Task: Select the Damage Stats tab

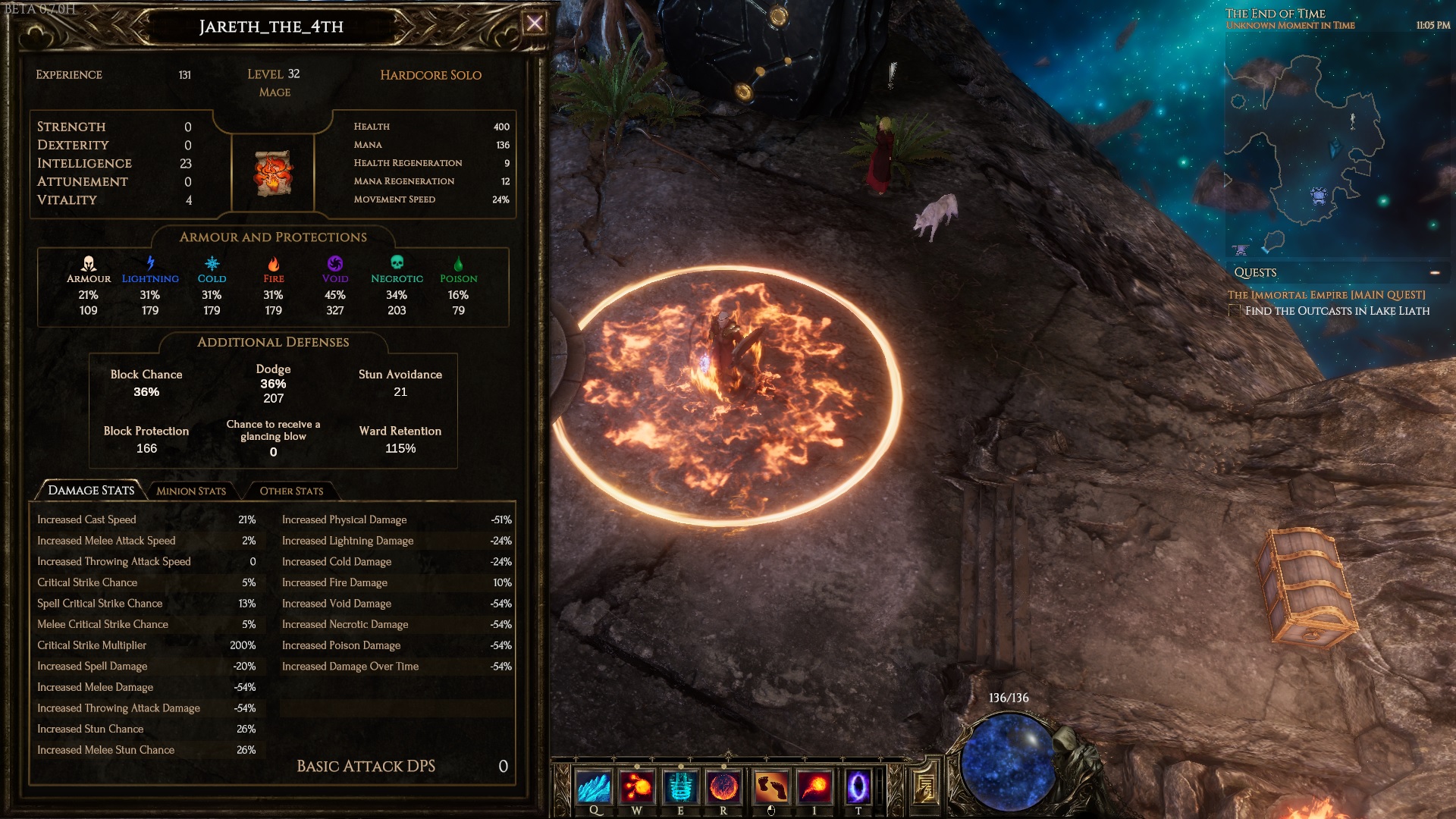Action: click(x=90, y=490)
